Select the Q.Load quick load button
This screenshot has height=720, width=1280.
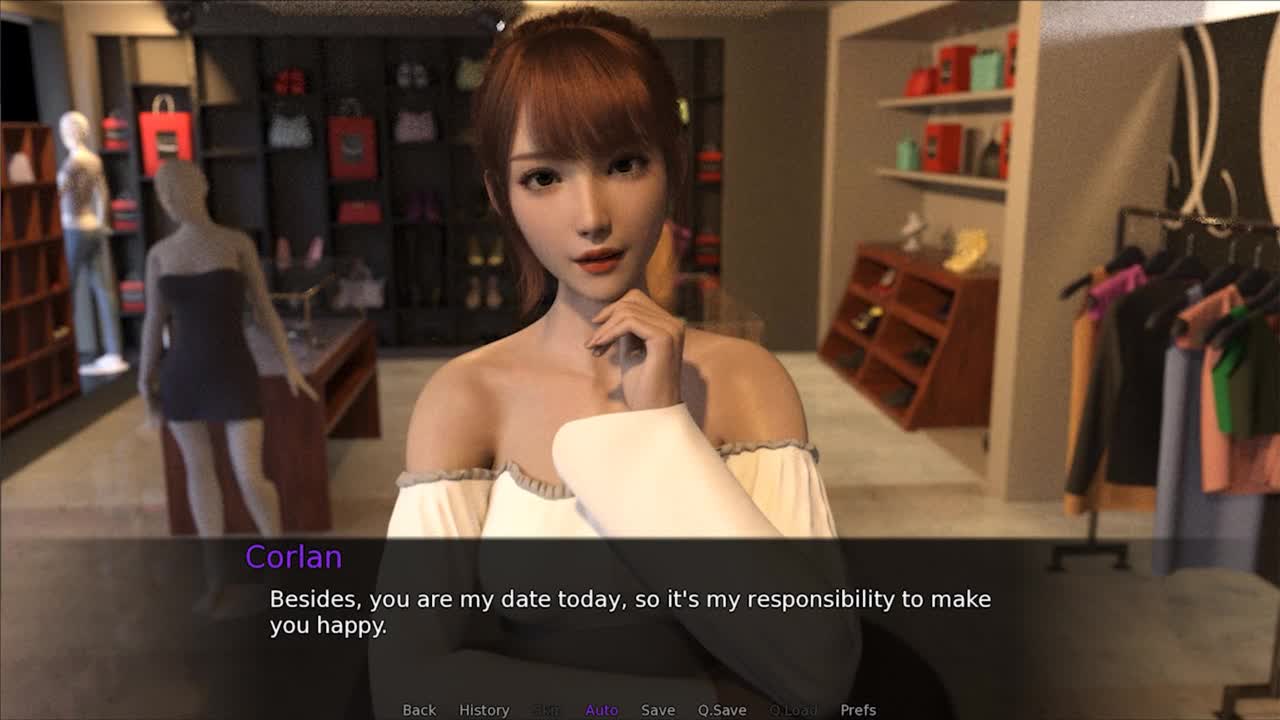click(x=792, y=710)
